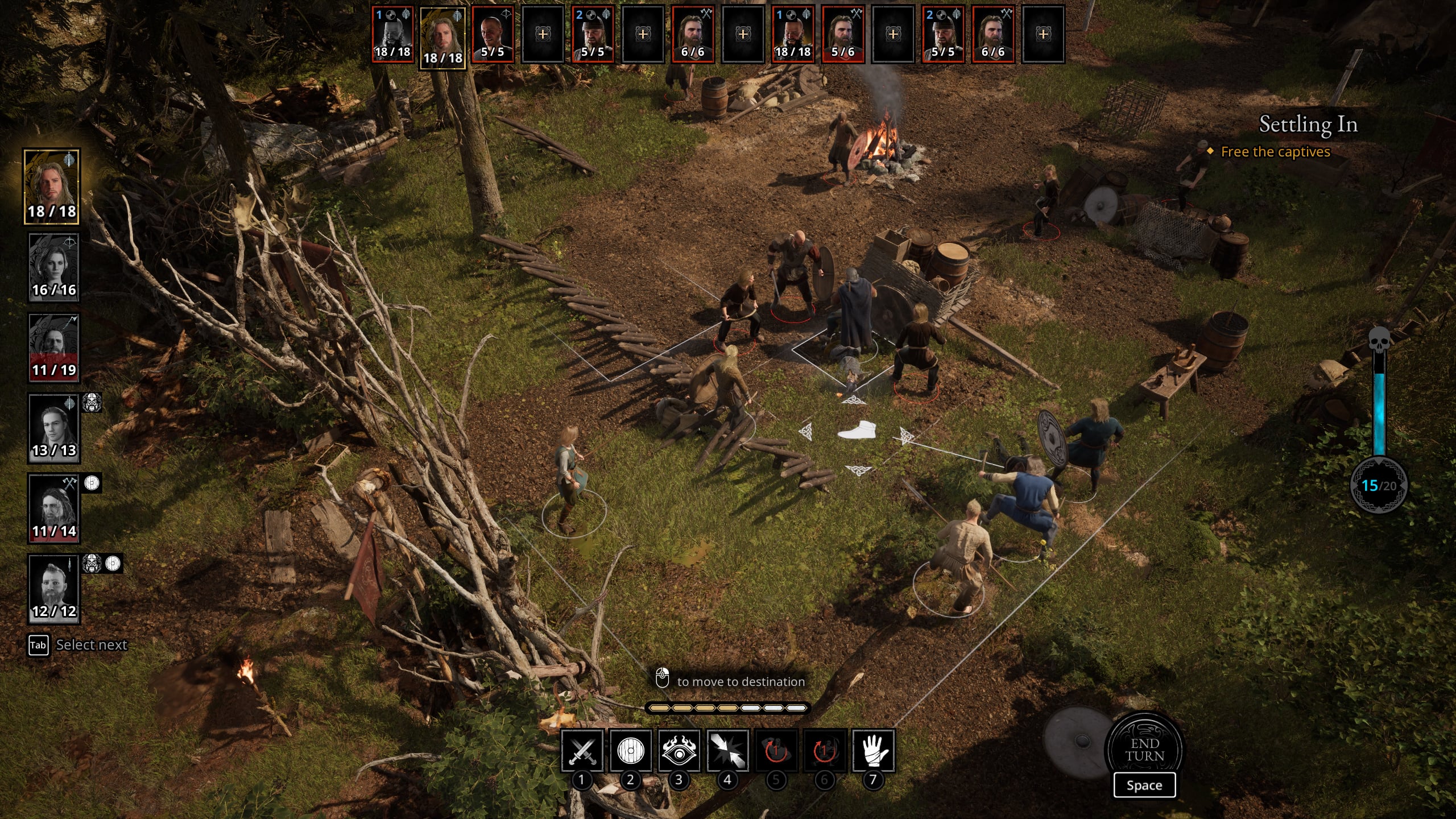The width and height of the screenshot is (1456, 819).
Task: Activate the flaming eye ability
Action: pos(679,751)
